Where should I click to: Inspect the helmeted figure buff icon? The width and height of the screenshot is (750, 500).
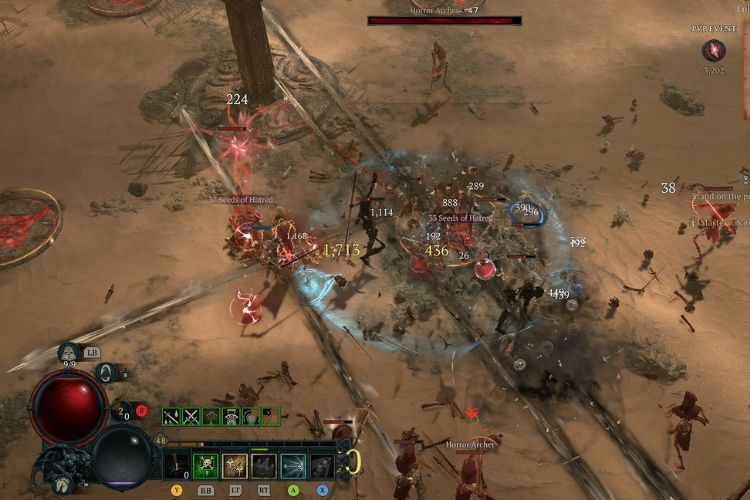coord(230,416)
